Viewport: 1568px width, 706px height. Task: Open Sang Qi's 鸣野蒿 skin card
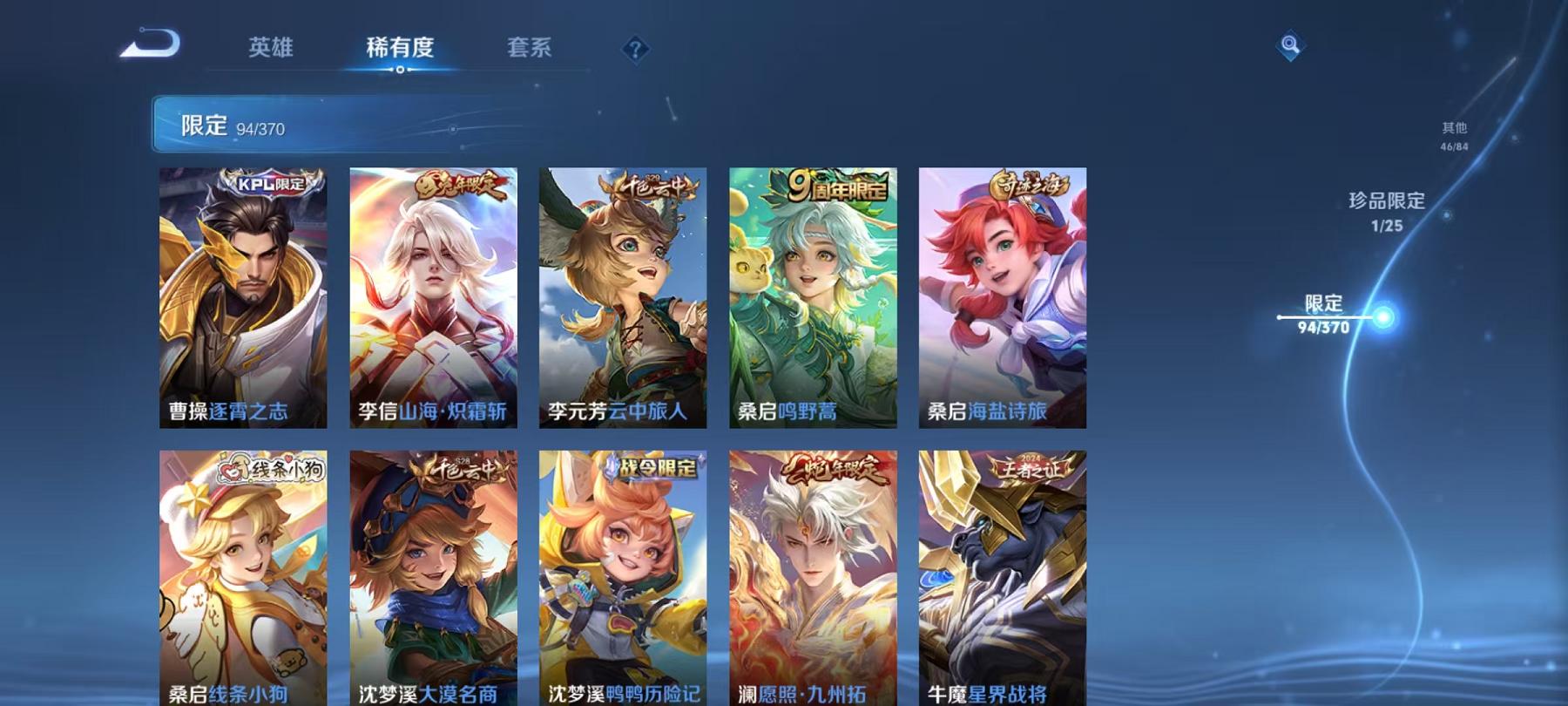(x=812, y=296)
